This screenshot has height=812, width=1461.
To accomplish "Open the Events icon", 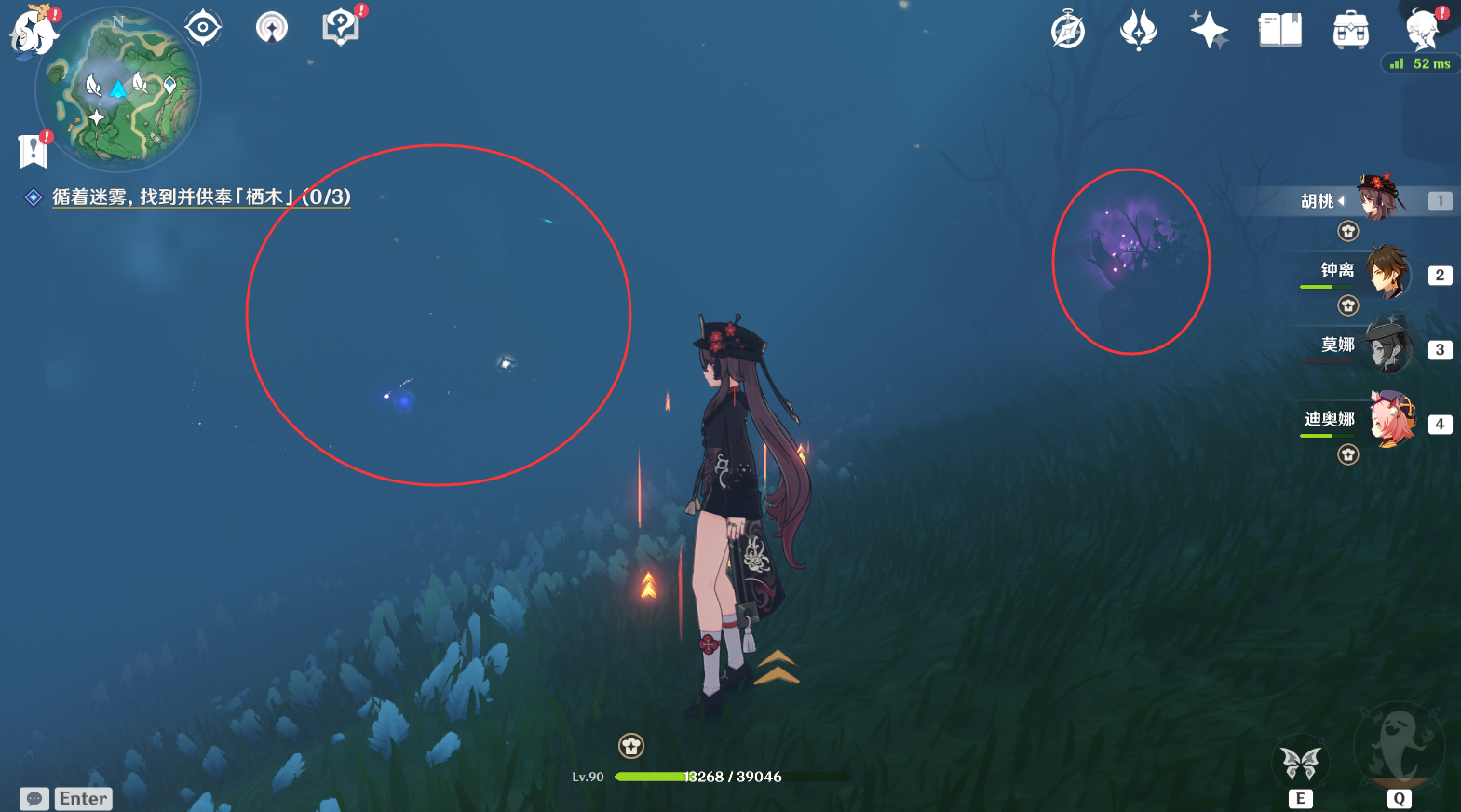I will (x=1138, y=30).
